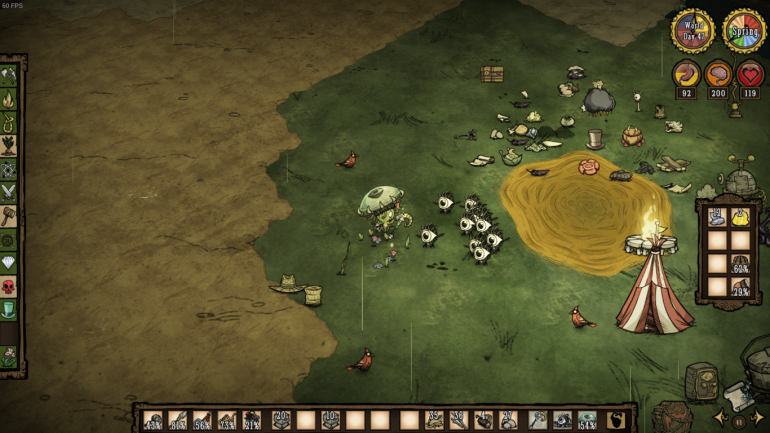Pick the container item at 29% durability
This screenshot has width=770, height=433.
point(741,287)
